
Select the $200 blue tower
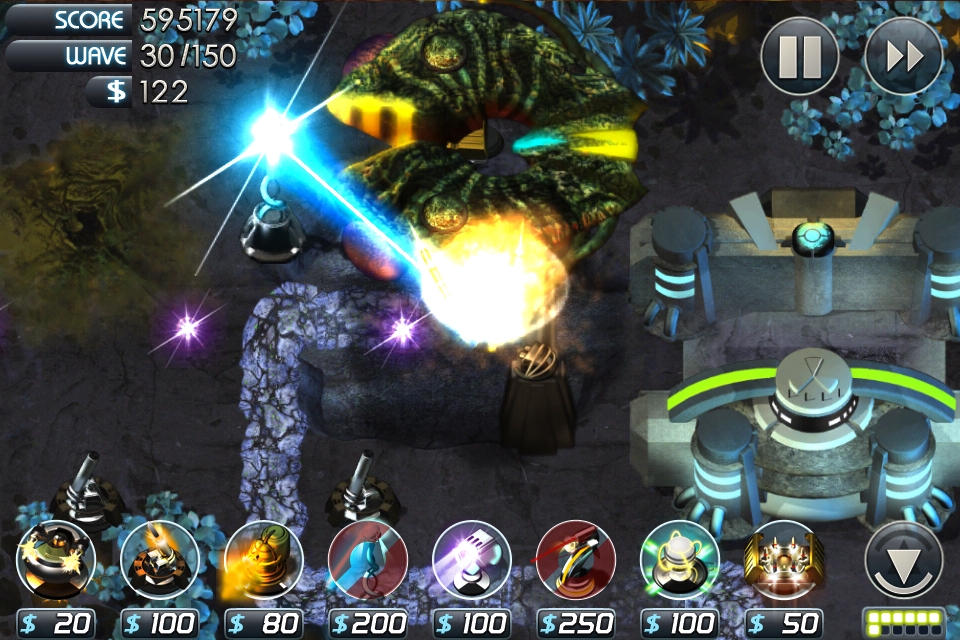click(x=368, y=560)
